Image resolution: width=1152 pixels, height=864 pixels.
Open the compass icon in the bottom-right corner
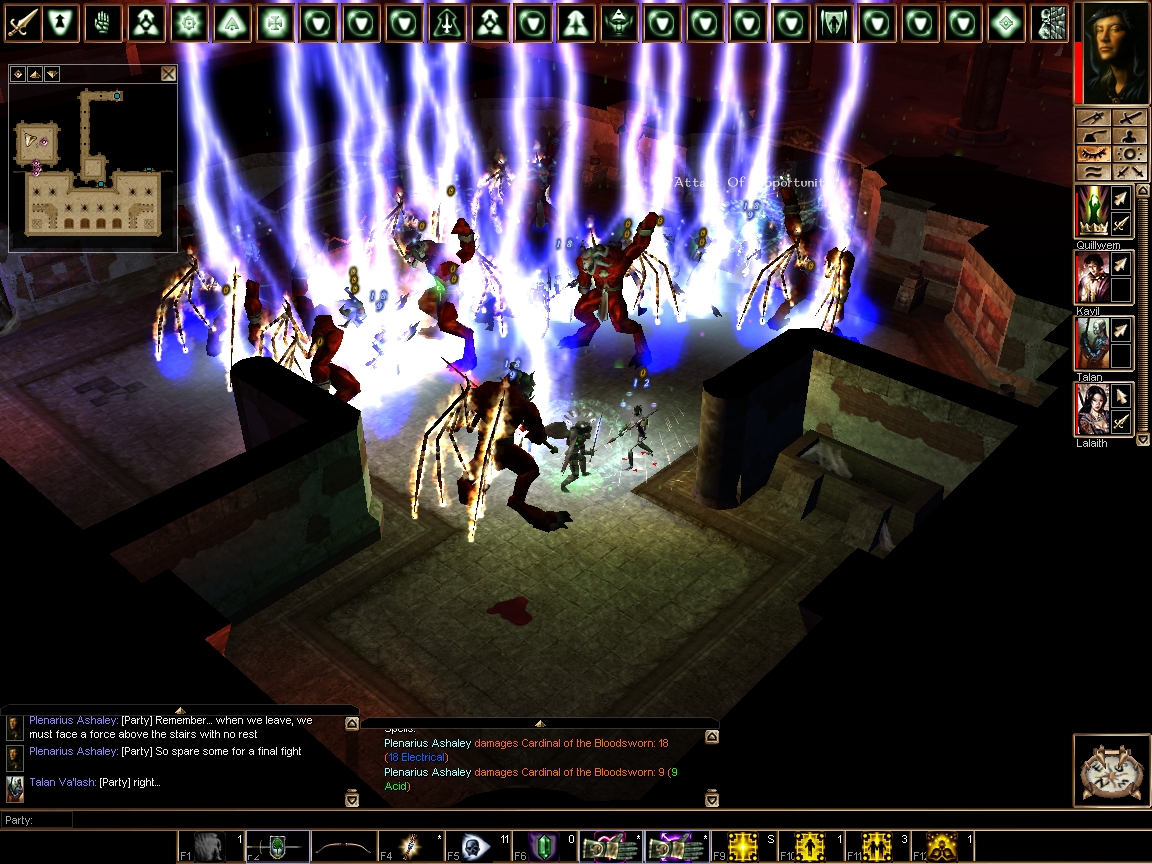(x=1111, y=770)
